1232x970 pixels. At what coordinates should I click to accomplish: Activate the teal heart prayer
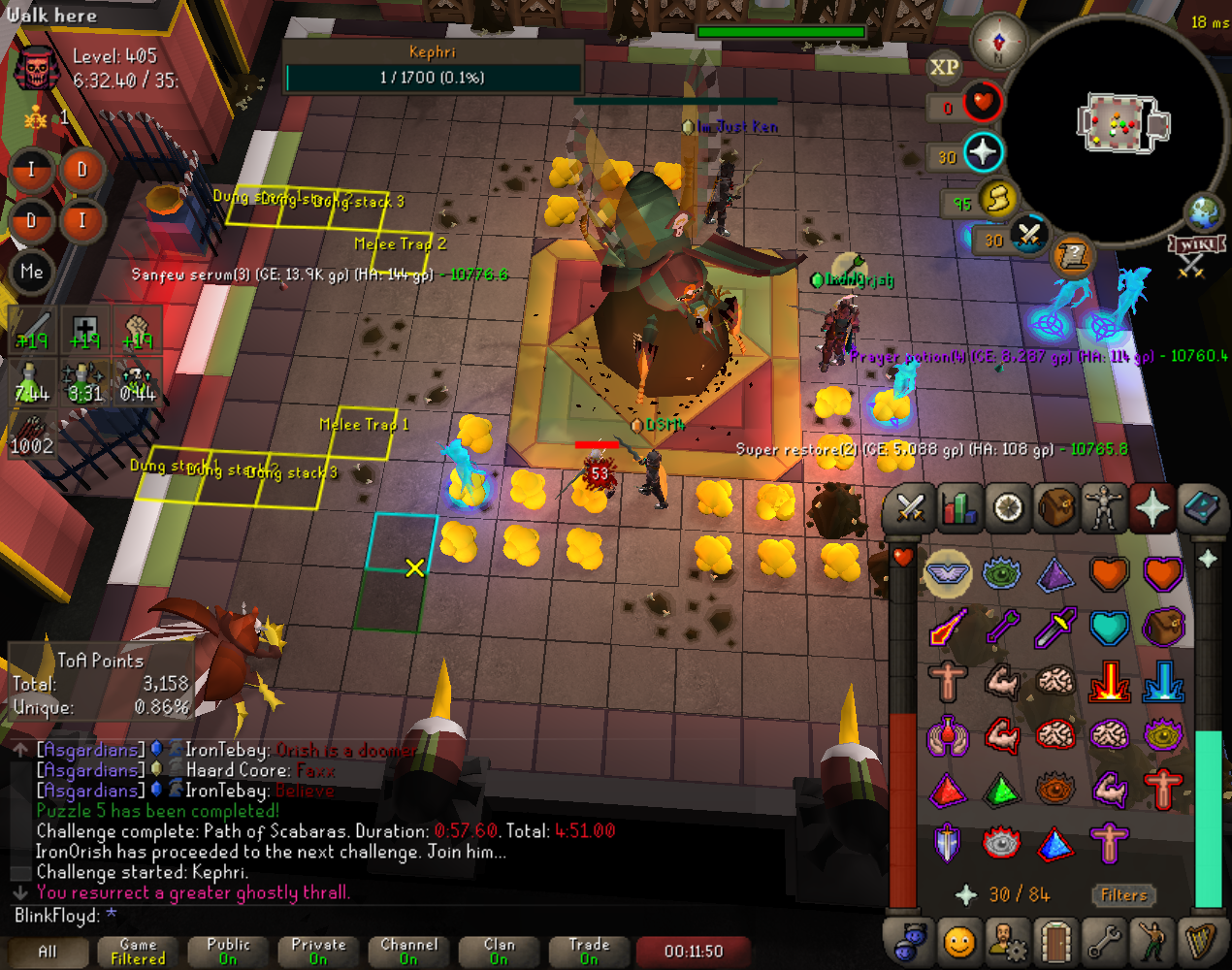coord(1109,628)
